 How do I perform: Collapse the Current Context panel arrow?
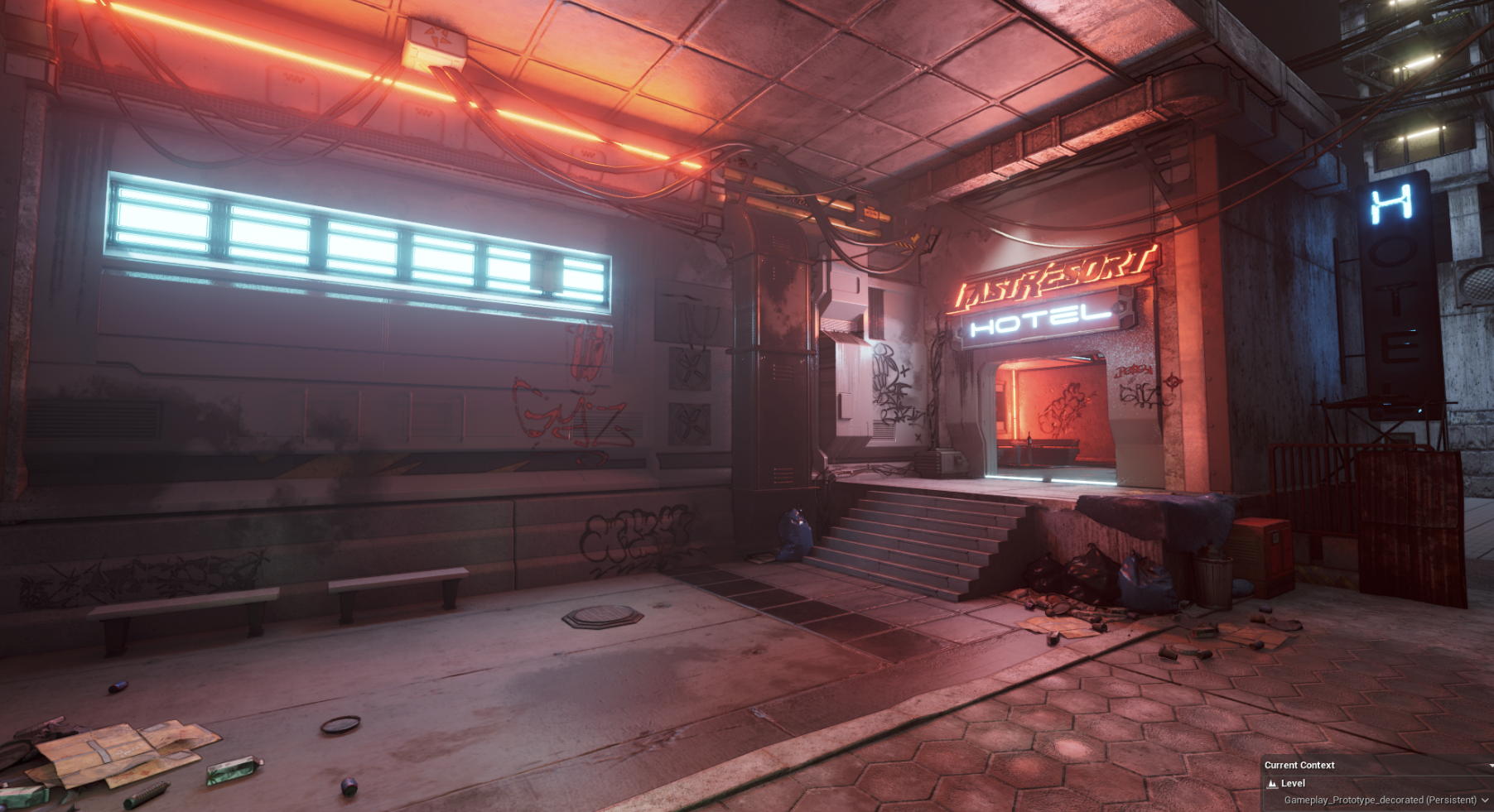click(x=1491, y=766)
